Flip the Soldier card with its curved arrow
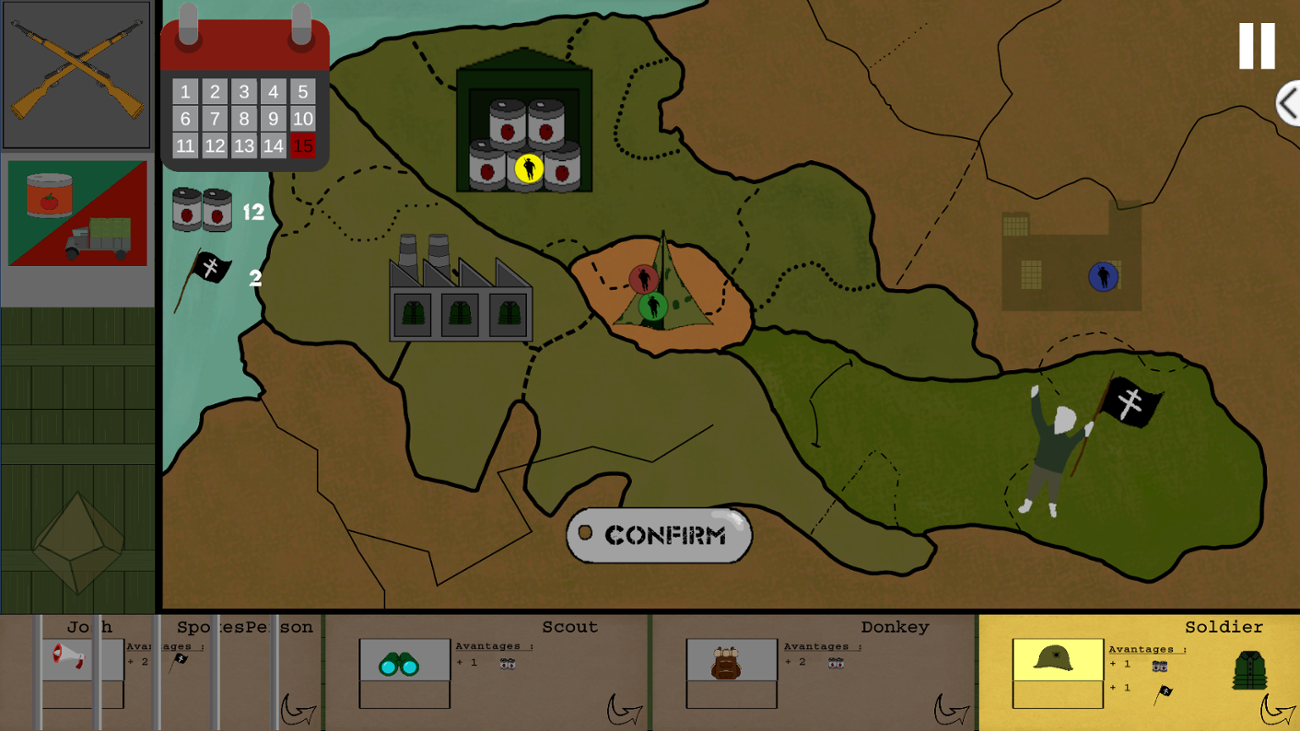The image size is (1300, 731). point(1277,711)
